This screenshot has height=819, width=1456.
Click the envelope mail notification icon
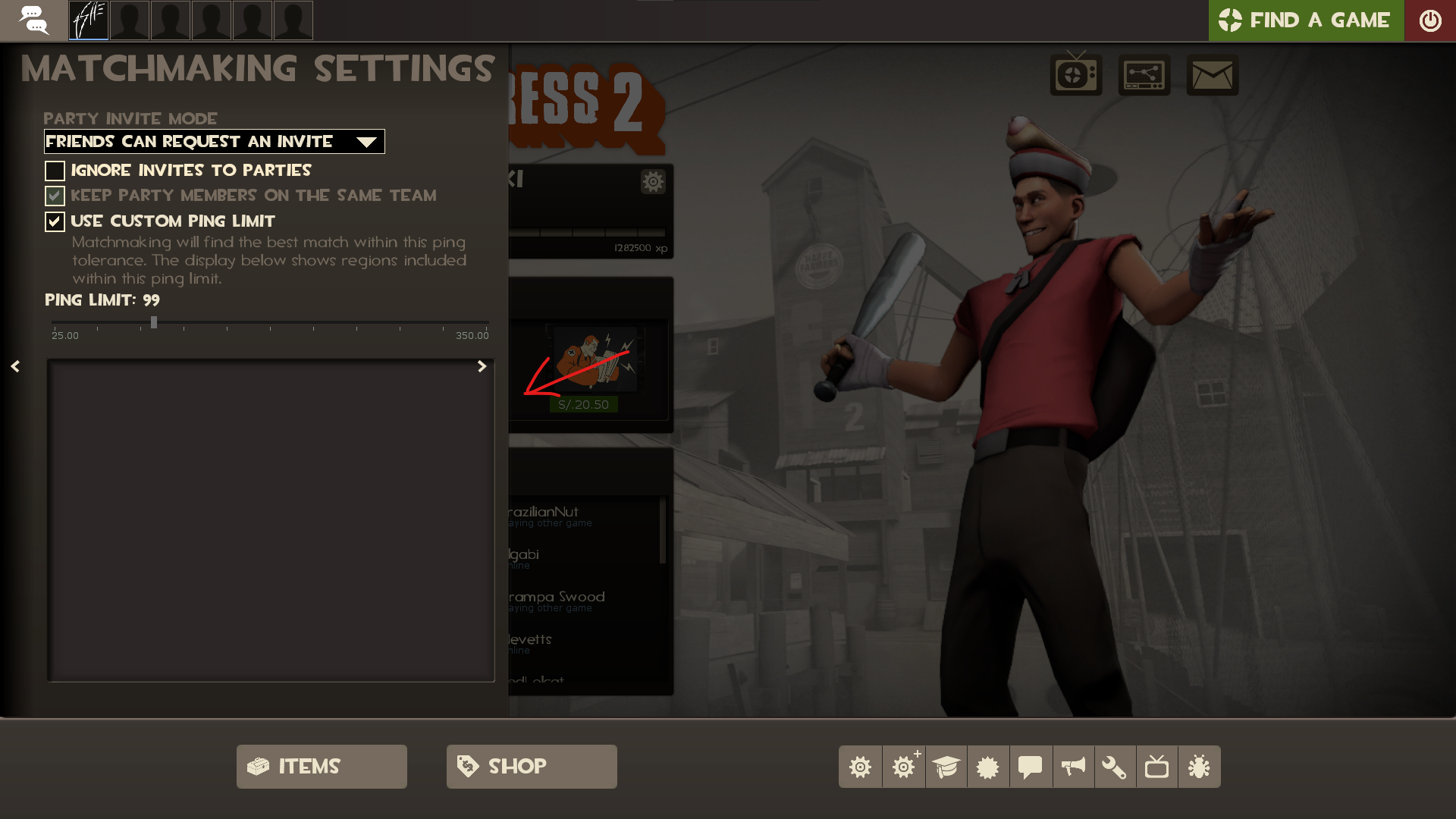point(1213,75)
